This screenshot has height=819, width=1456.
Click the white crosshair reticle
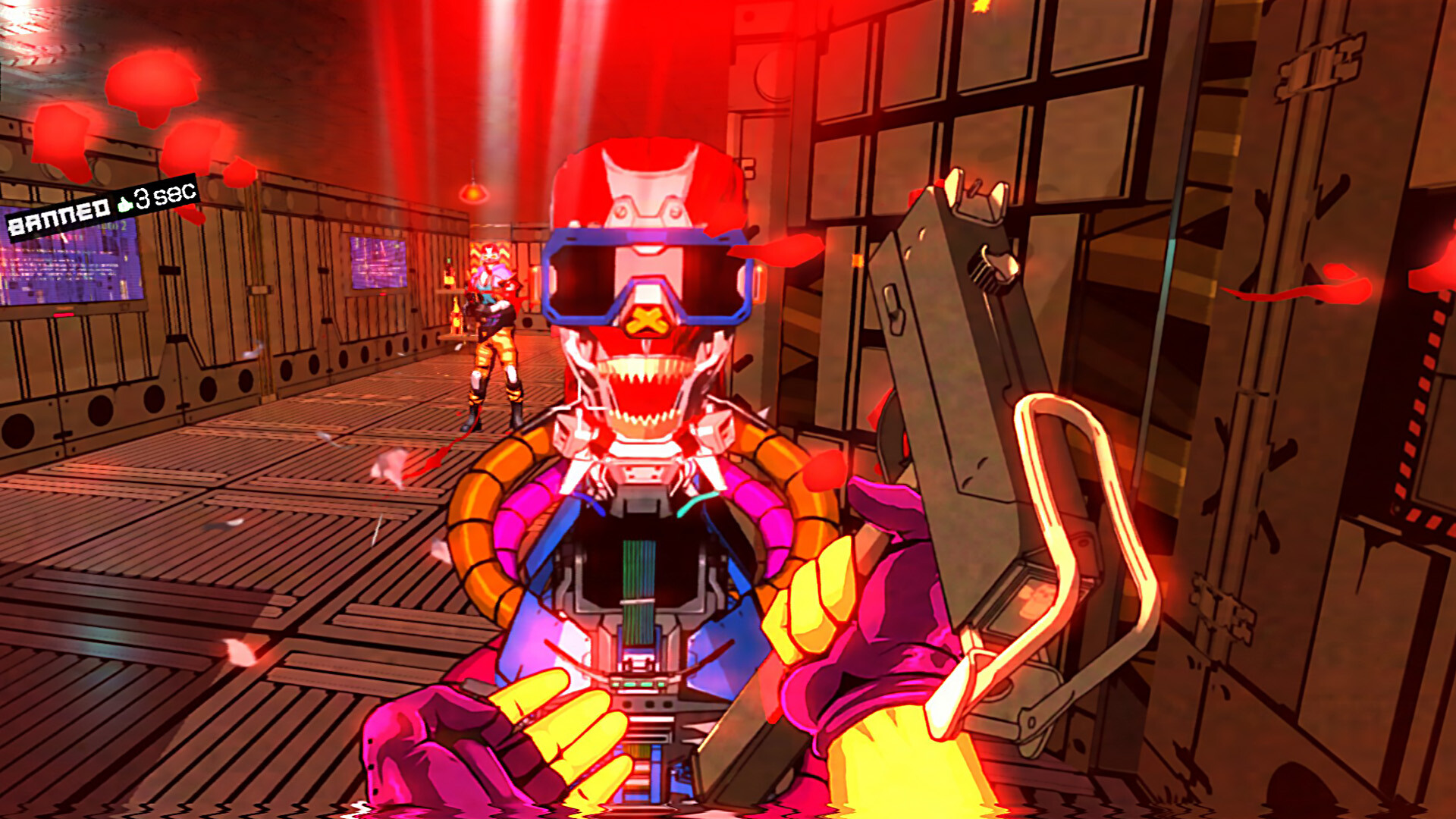(728, 409)
